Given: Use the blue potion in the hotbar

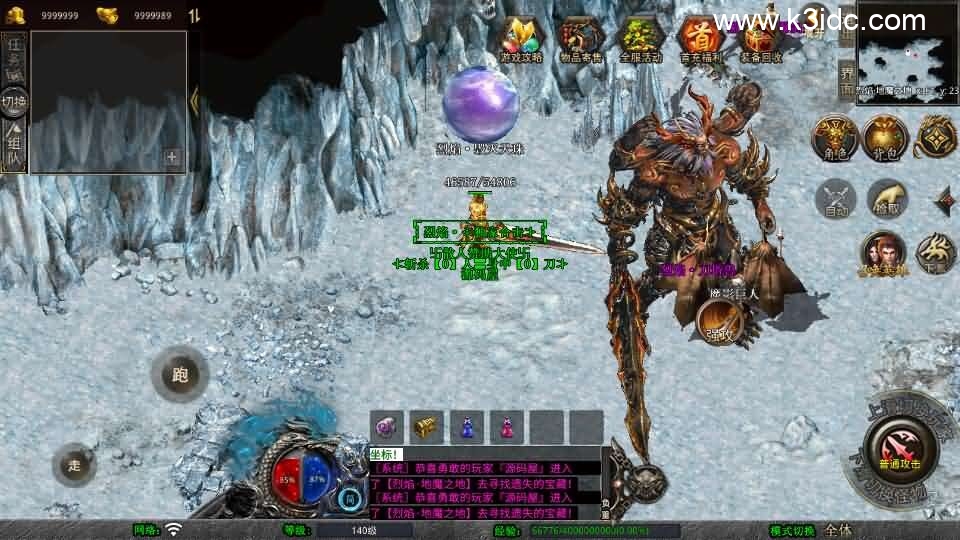Looking at the screenshot, I should tap(467, 426).
